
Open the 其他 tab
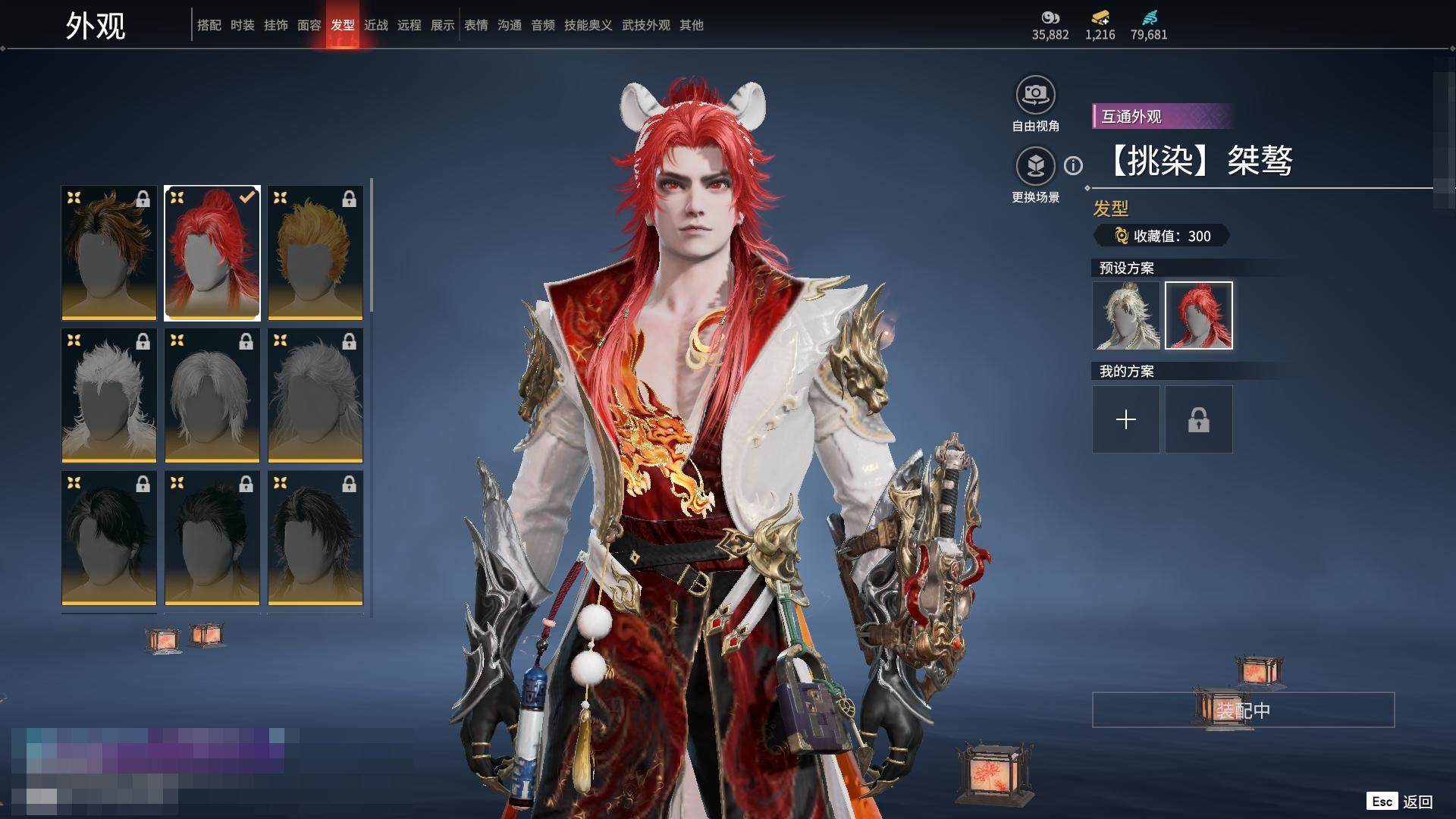[x=691, y=25]
